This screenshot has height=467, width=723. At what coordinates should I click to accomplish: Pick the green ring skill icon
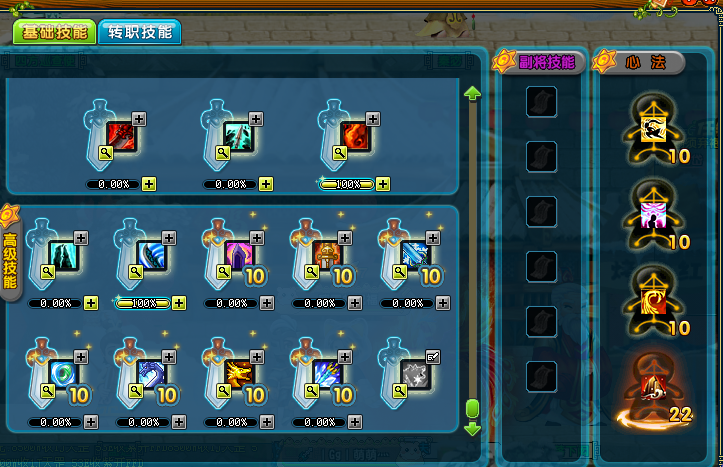pos(62,372)
